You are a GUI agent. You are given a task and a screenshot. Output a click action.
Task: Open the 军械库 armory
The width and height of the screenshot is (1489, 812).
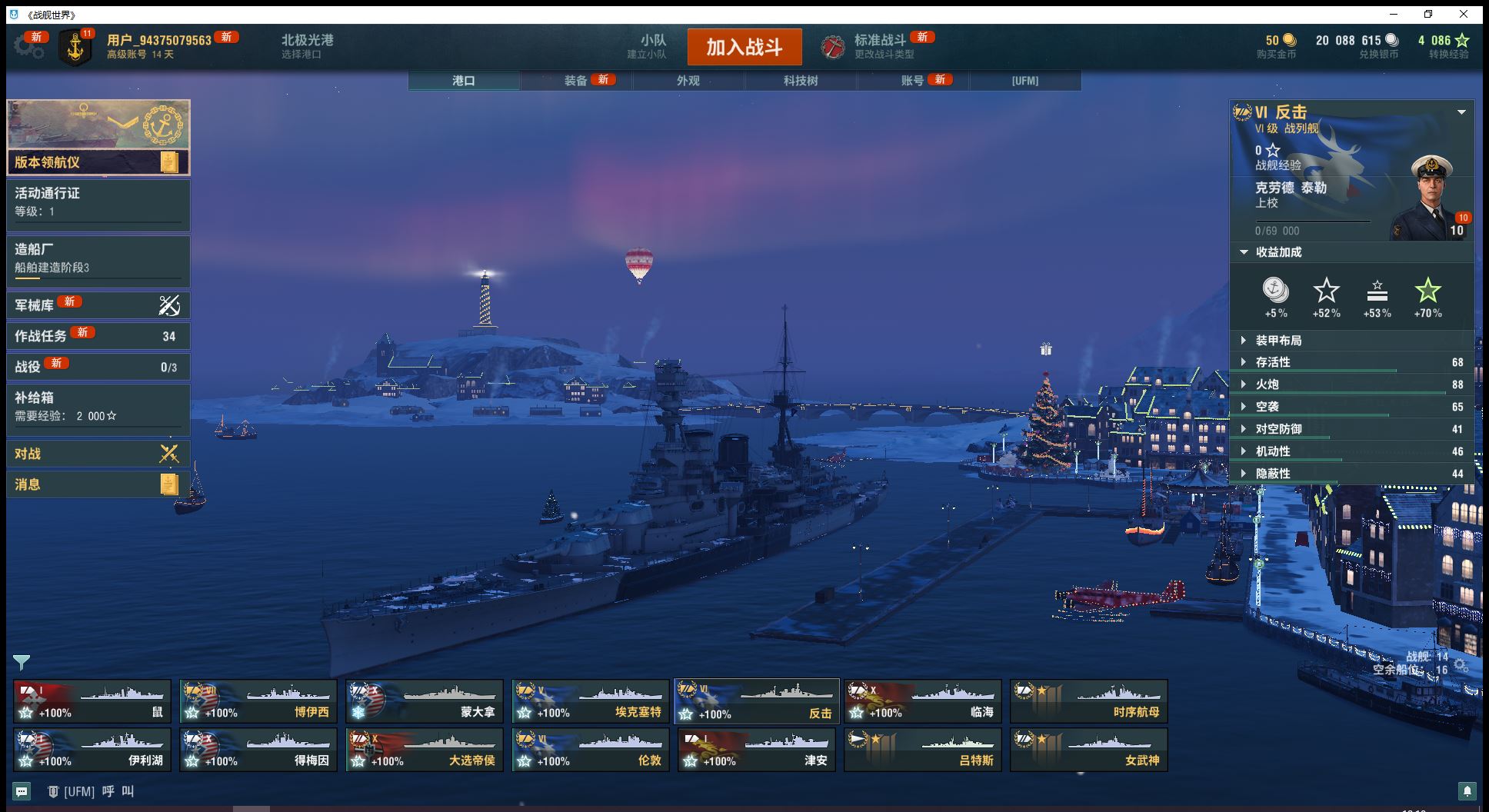coord(98,305)
